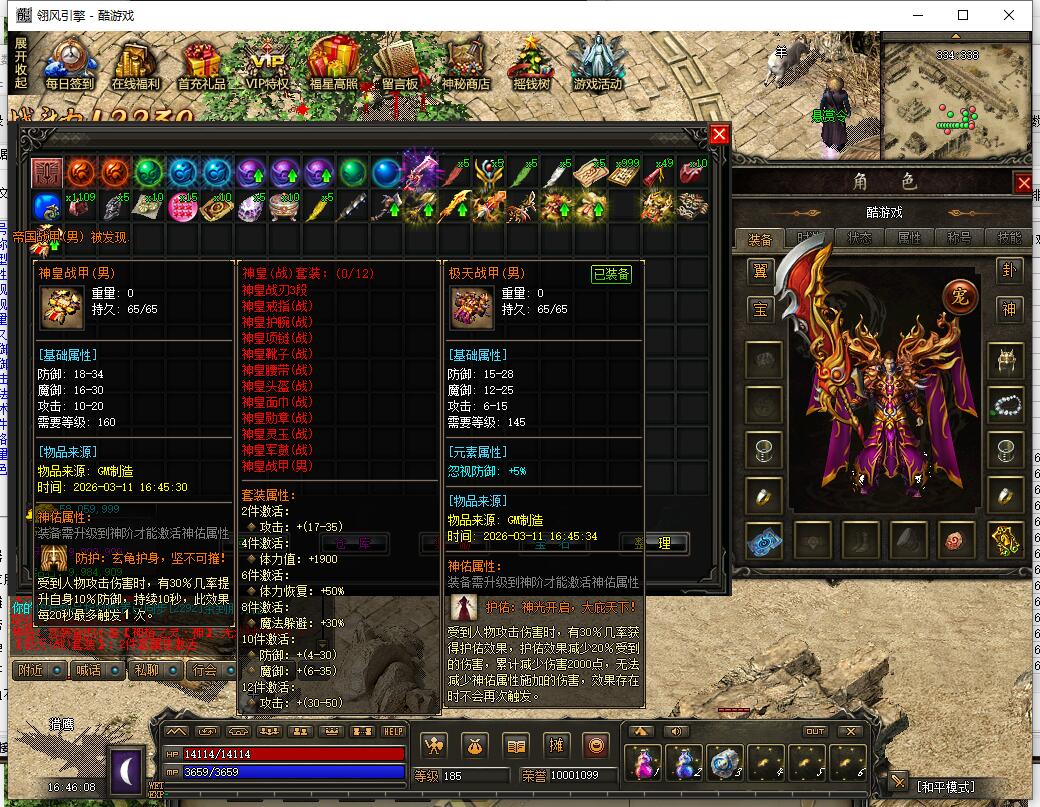1040x807 pixels.
Task: Switch to the 技能 skills tab
Action: 1009,239
